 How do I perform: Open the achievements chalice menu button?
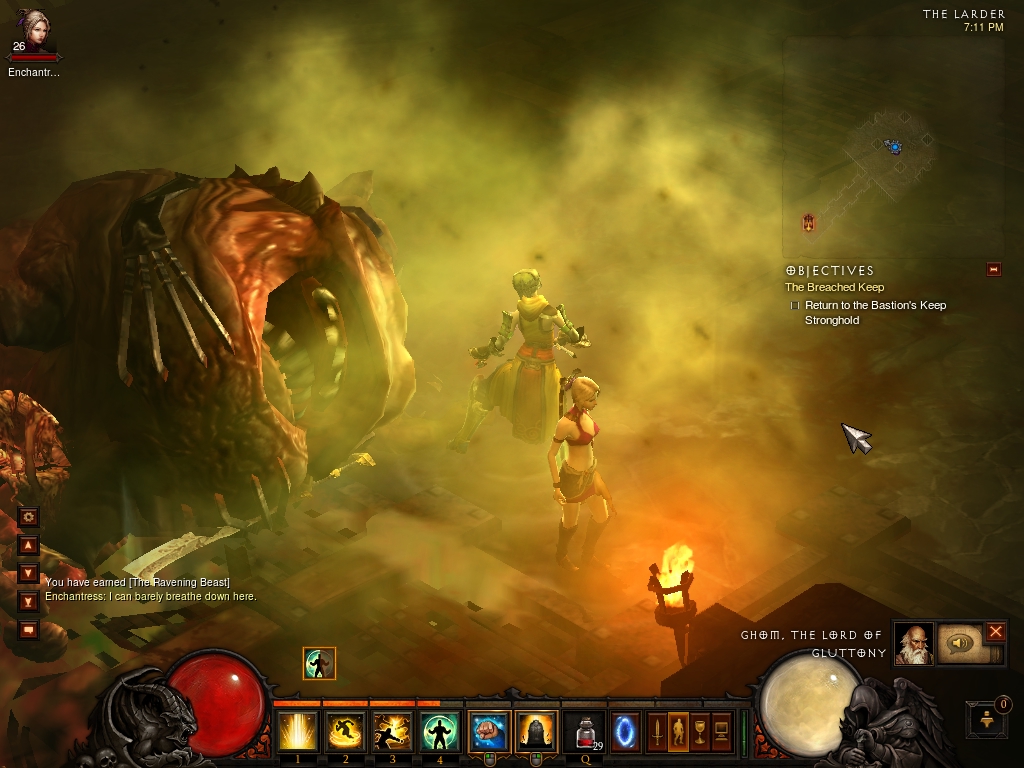pyautogui.click(x=699, y=732)
